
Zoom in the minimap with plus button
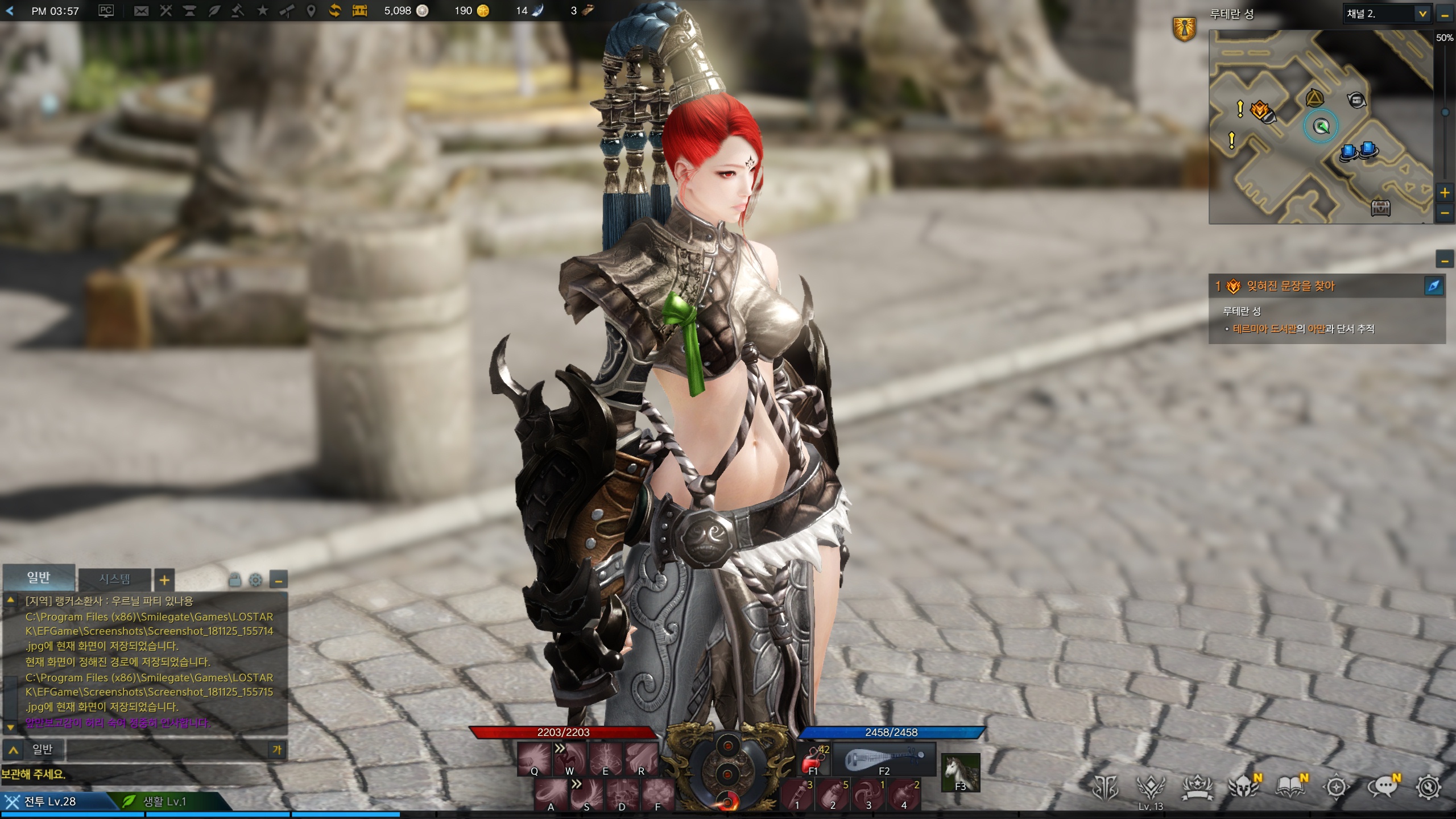1445,193
